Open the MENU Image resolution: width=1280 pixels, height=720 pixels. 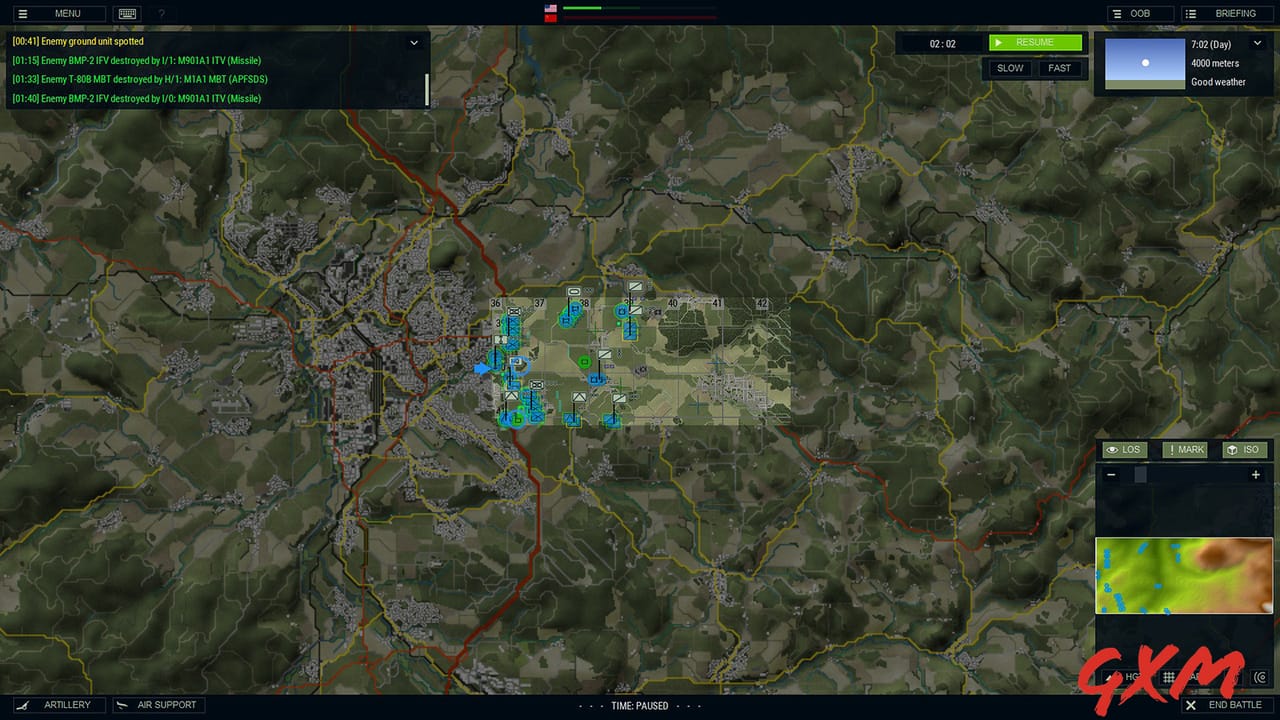(x=57, y=13)
